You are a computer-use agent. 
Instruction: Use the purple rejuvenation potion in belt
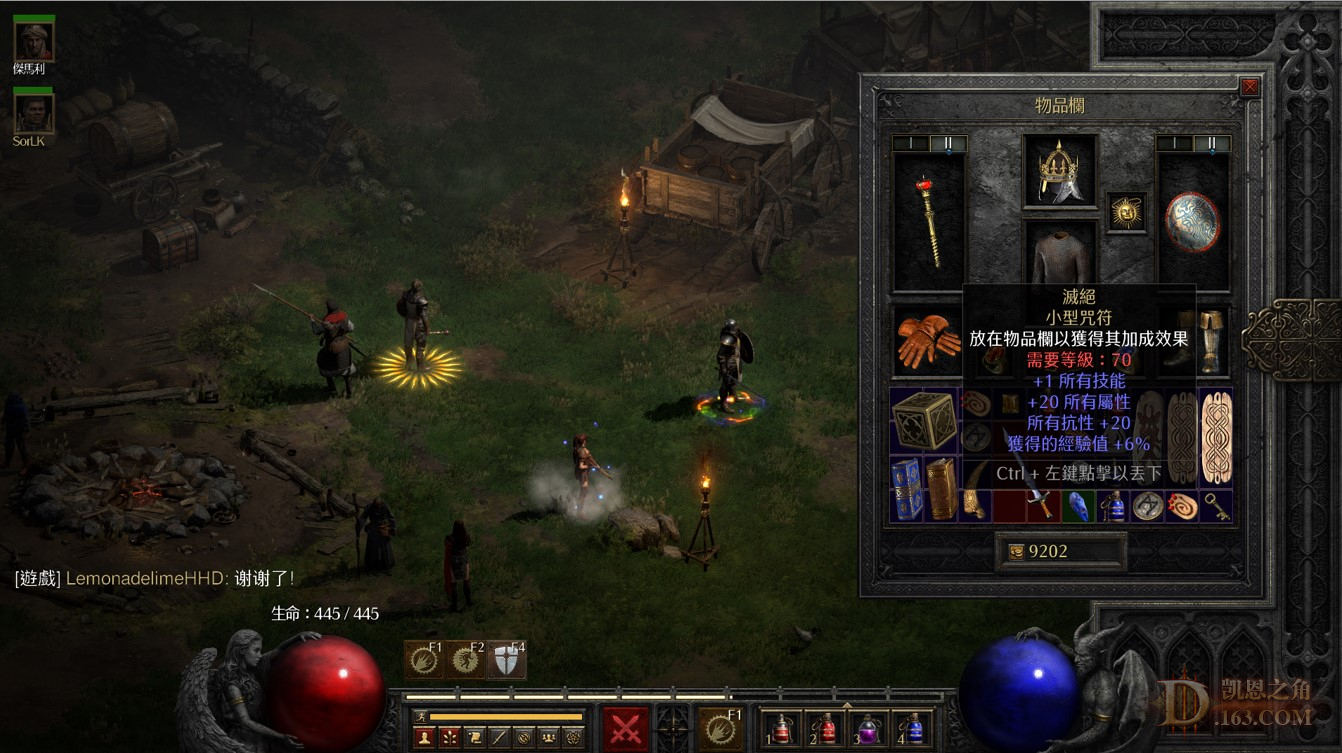[x=868, y=729]
